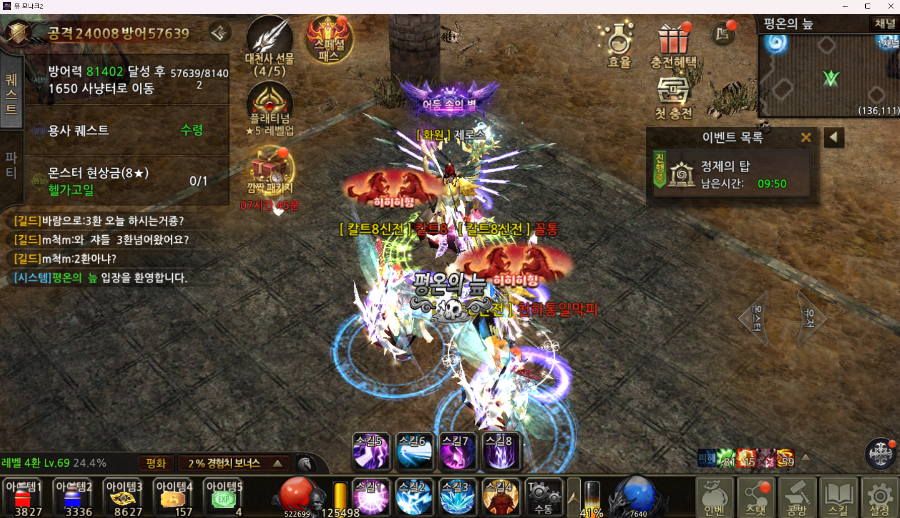Use the green EXP ticket in 아이템5

[x=224, y=497]
